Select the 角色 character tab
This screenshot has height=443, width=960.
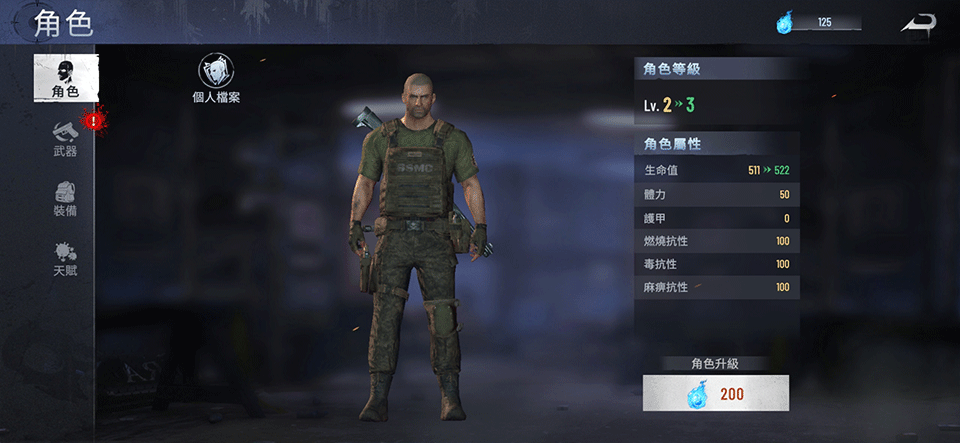[x=66, y=77]
